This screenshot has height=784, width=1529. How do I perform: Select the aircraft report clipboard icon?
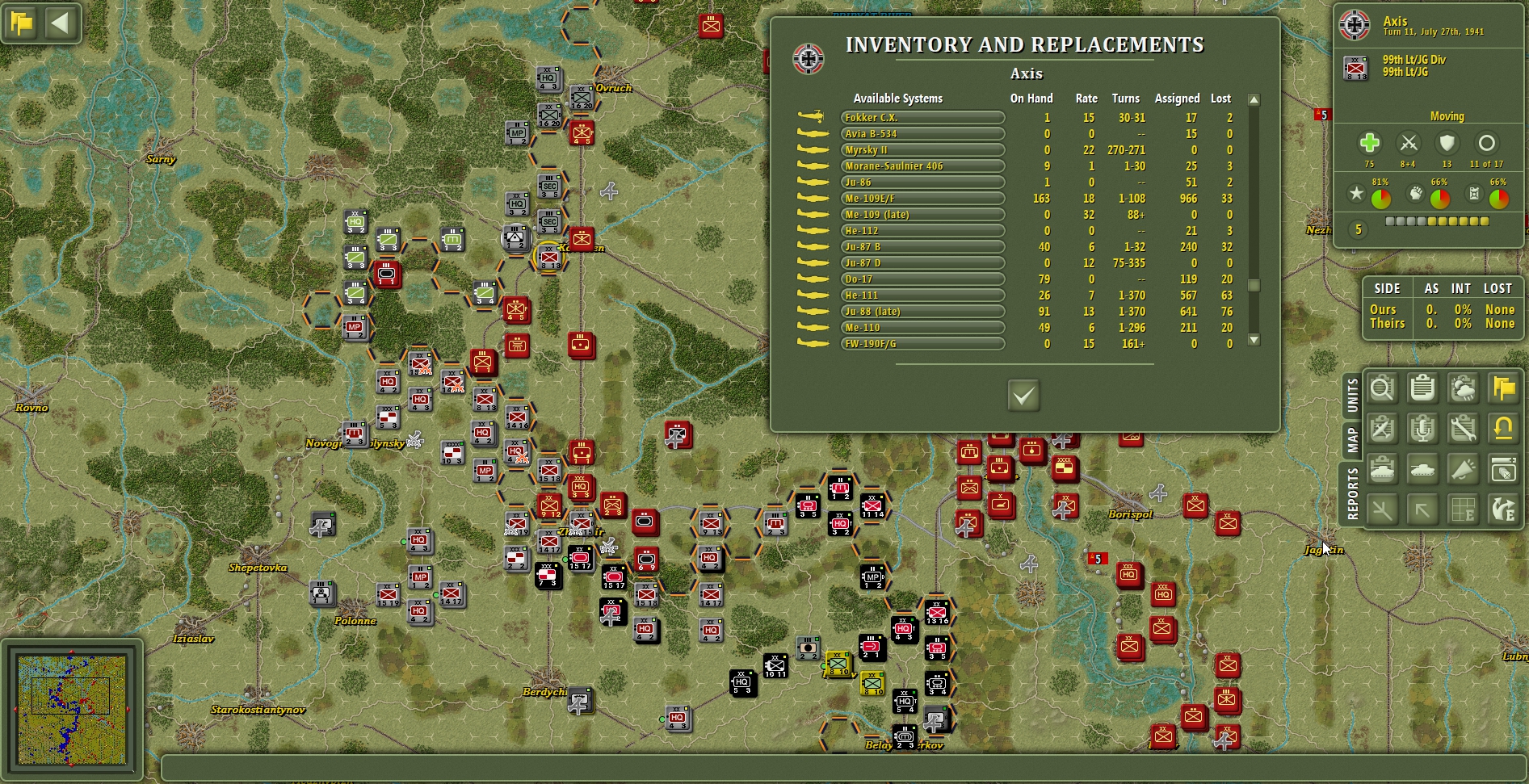(x=1383, y=429)
